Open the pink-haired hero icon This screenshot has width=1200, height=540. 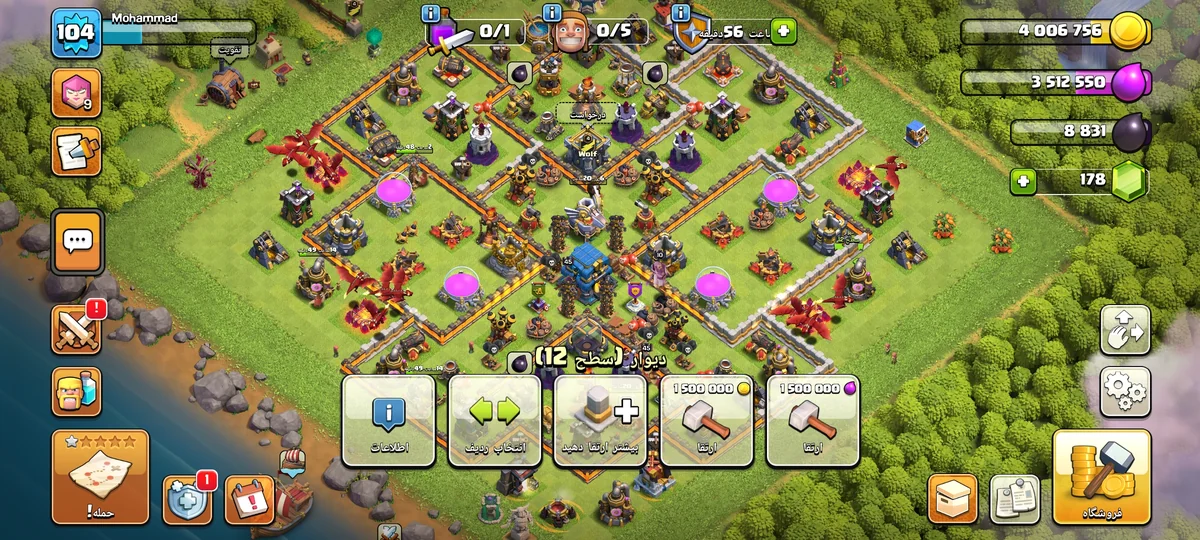pyautogui.click(x=77, y=93)
